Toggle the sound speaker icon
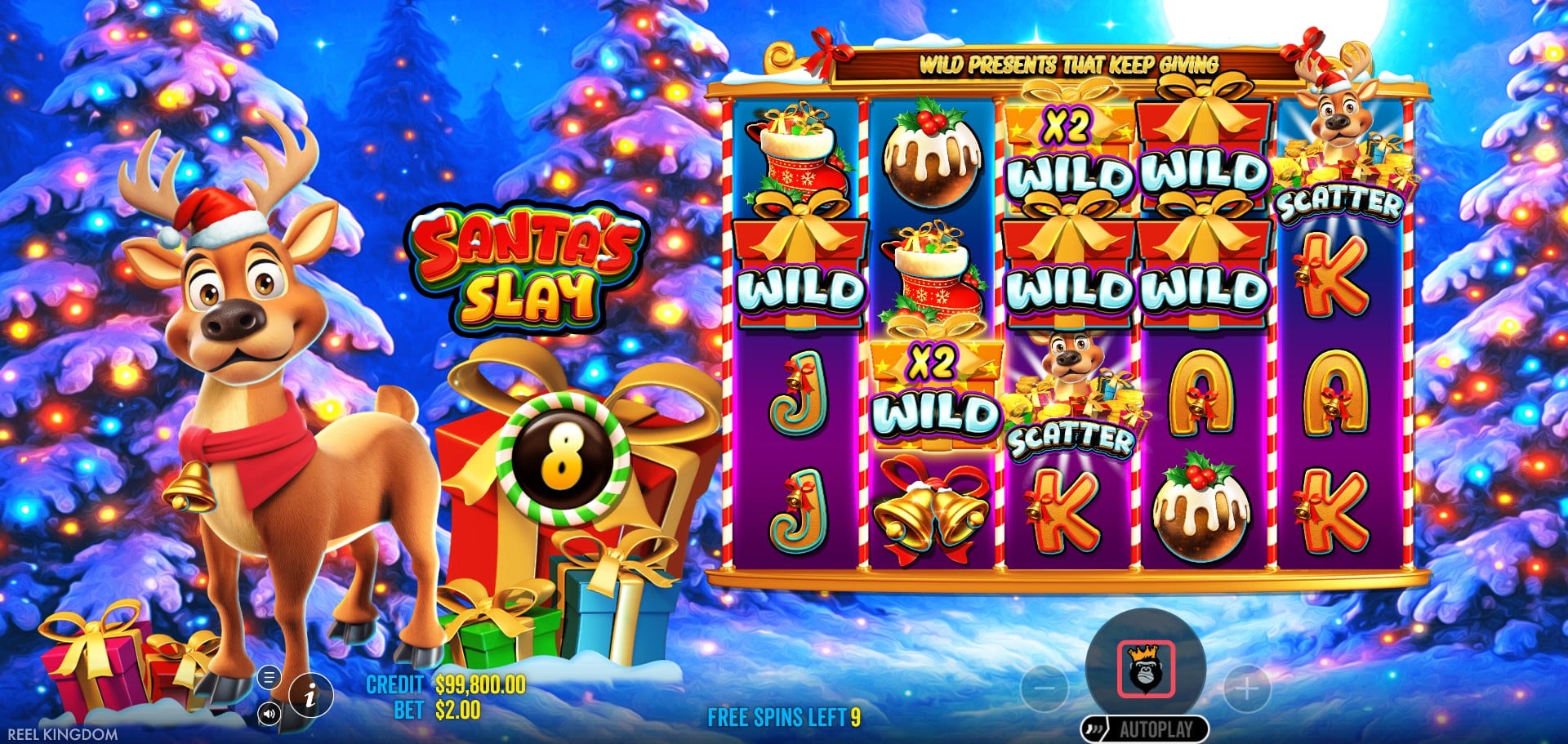1568x744 pixels. (268, 714)
